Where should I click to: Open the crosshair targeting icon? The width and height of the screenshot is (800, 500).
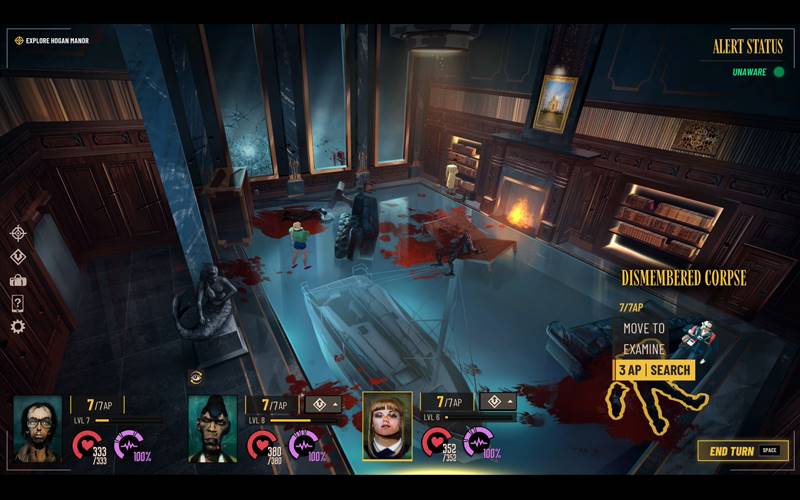[x=17, y=233]
